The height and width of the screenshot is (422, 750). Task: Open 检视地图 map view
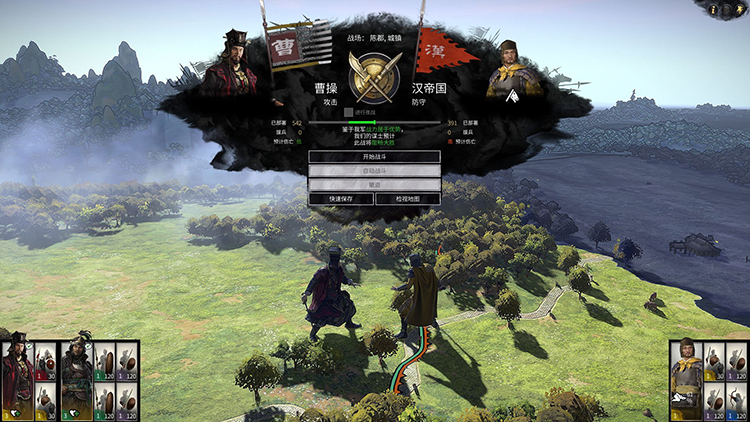point(408,199)
